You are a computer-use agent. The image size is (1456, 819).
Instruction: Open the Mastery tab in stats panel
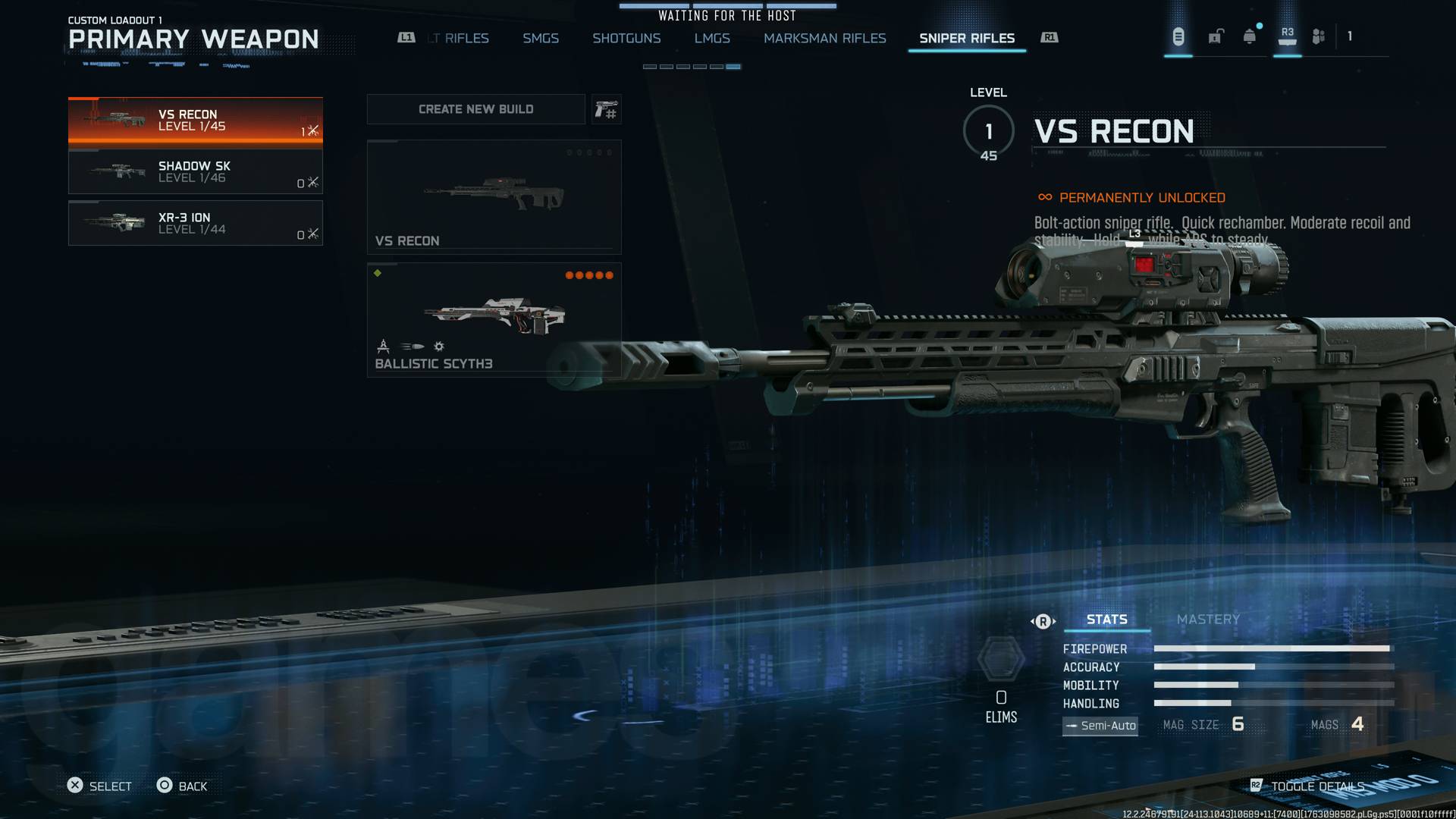pos(1209,619)
